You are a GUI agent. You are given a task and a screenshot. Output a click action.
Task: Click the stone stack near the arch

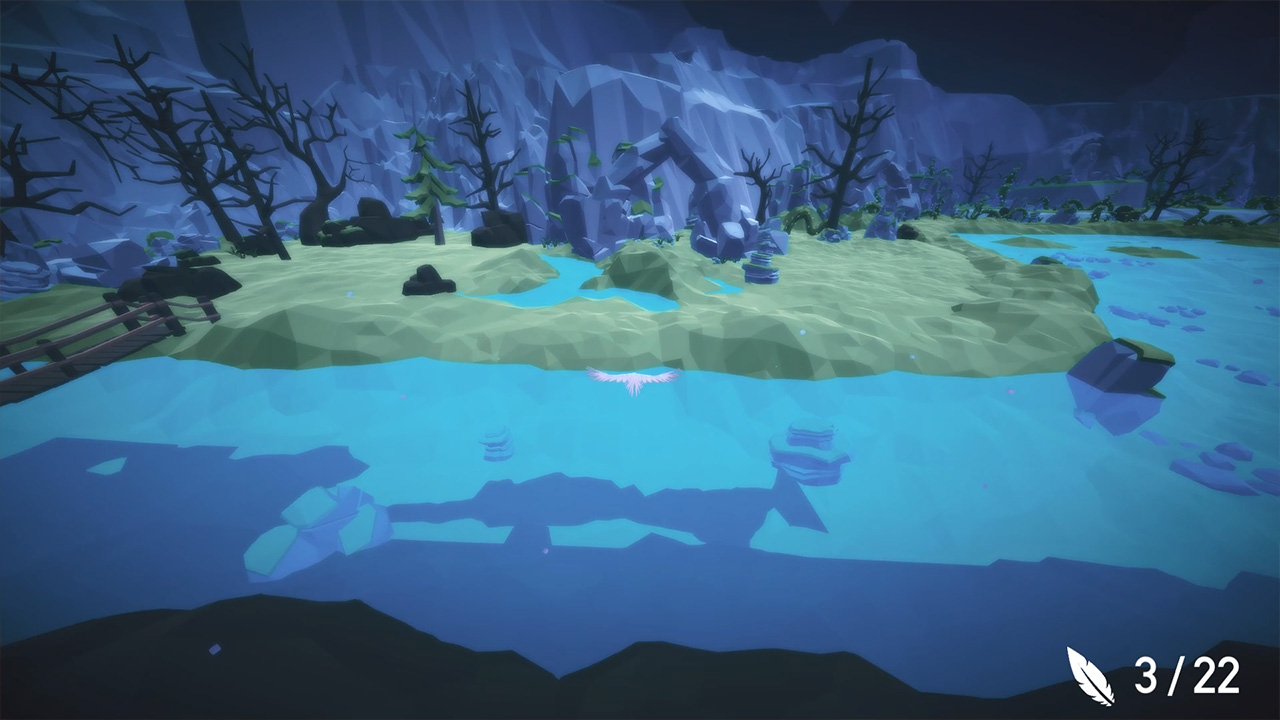tap(760, 262)
